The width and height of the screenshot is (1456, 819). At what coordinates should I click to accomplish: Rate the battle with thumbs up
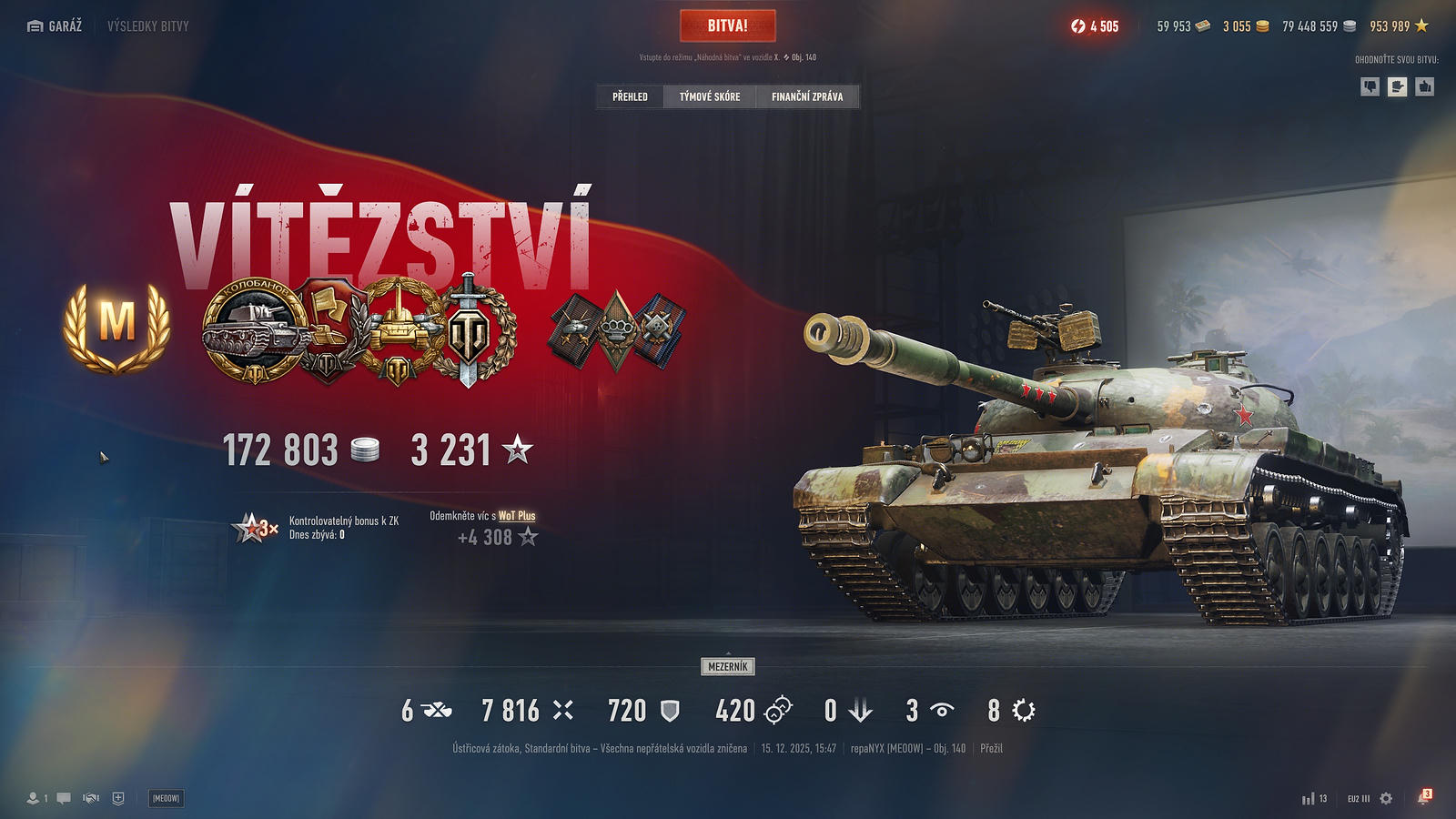1425,86
